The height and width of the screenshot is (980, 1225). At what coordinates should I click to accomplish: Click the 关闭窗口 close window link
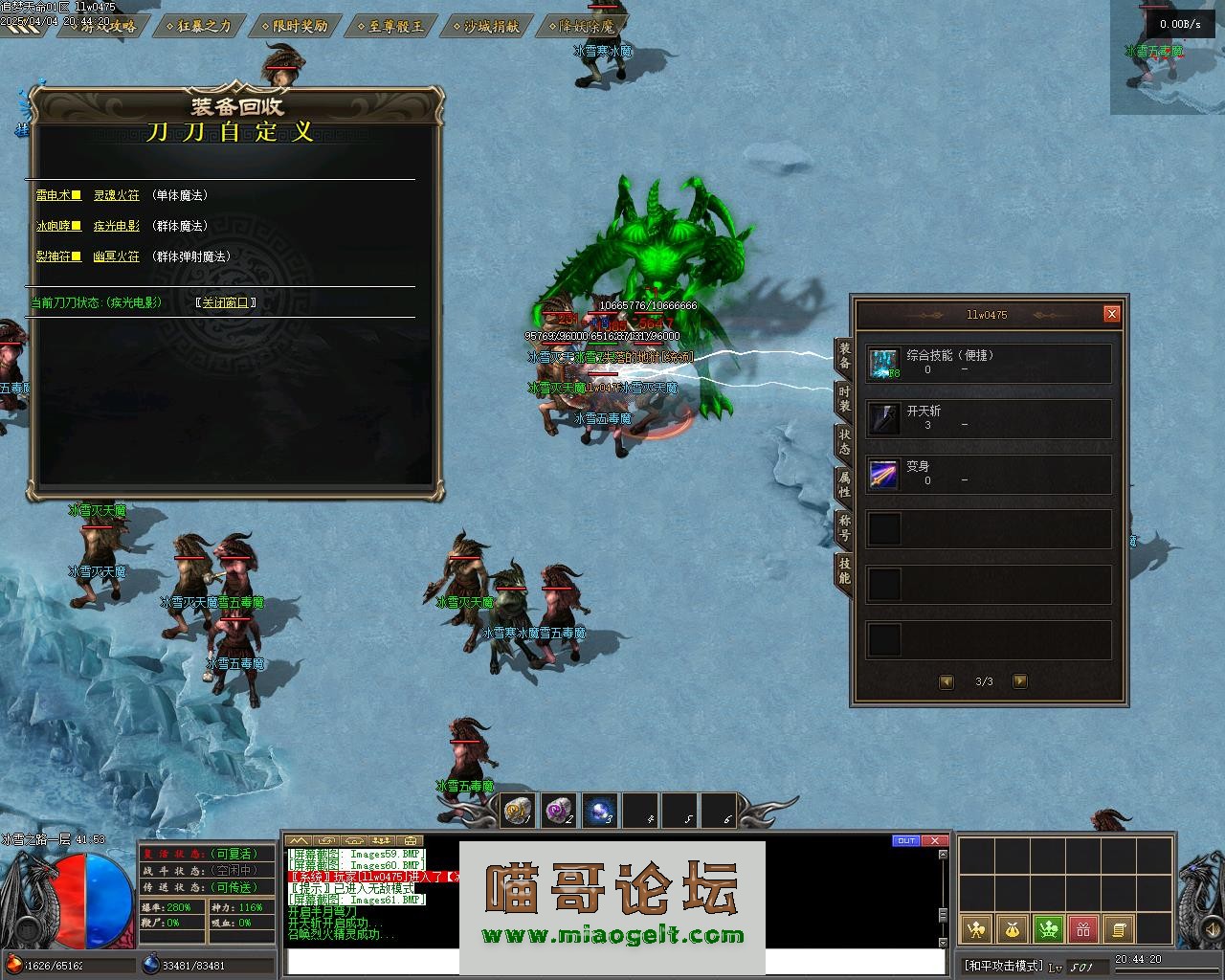(227, 302)
